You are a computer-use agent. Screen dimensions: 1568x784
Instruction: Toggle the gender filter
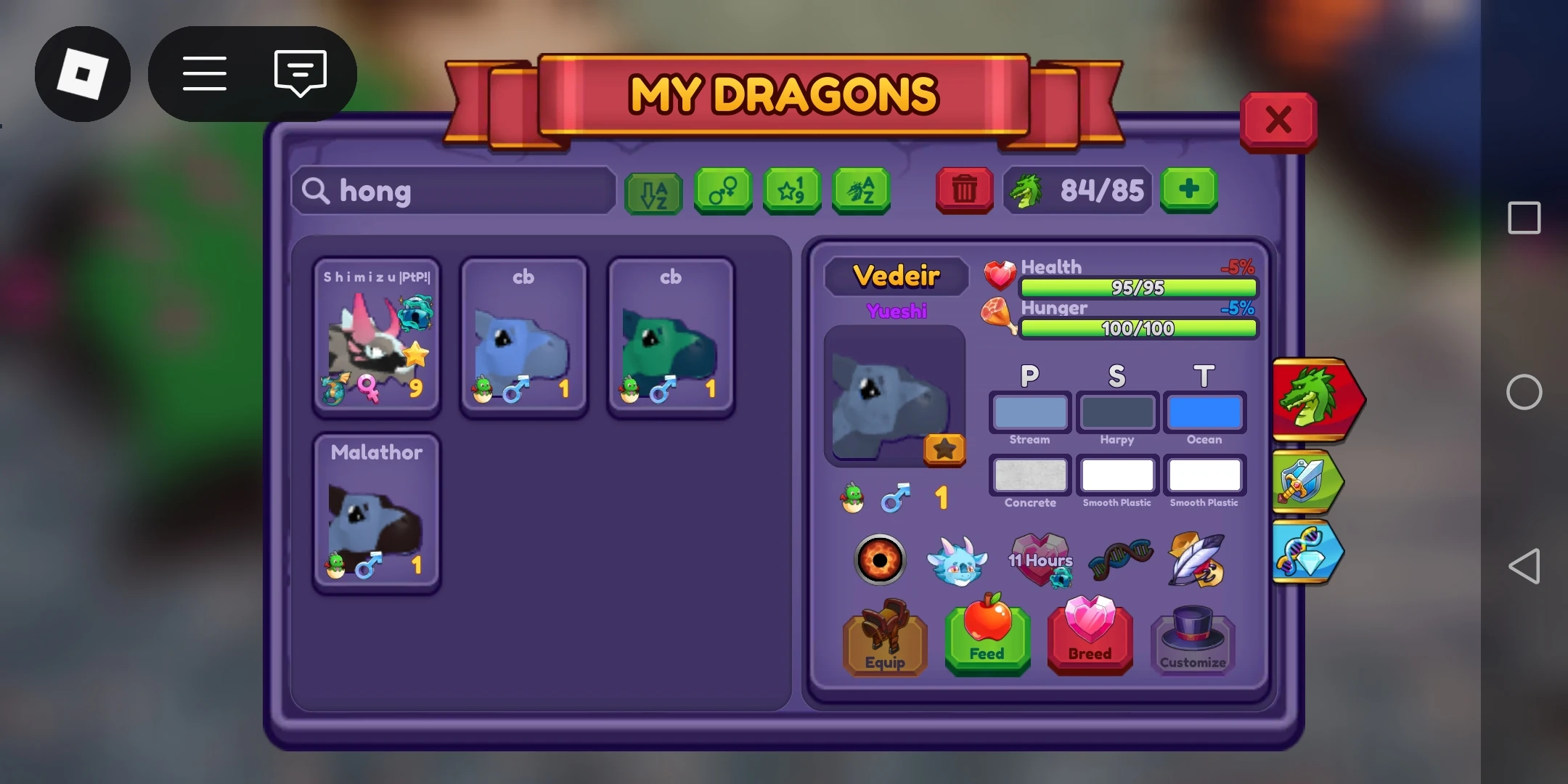(722, 191)
